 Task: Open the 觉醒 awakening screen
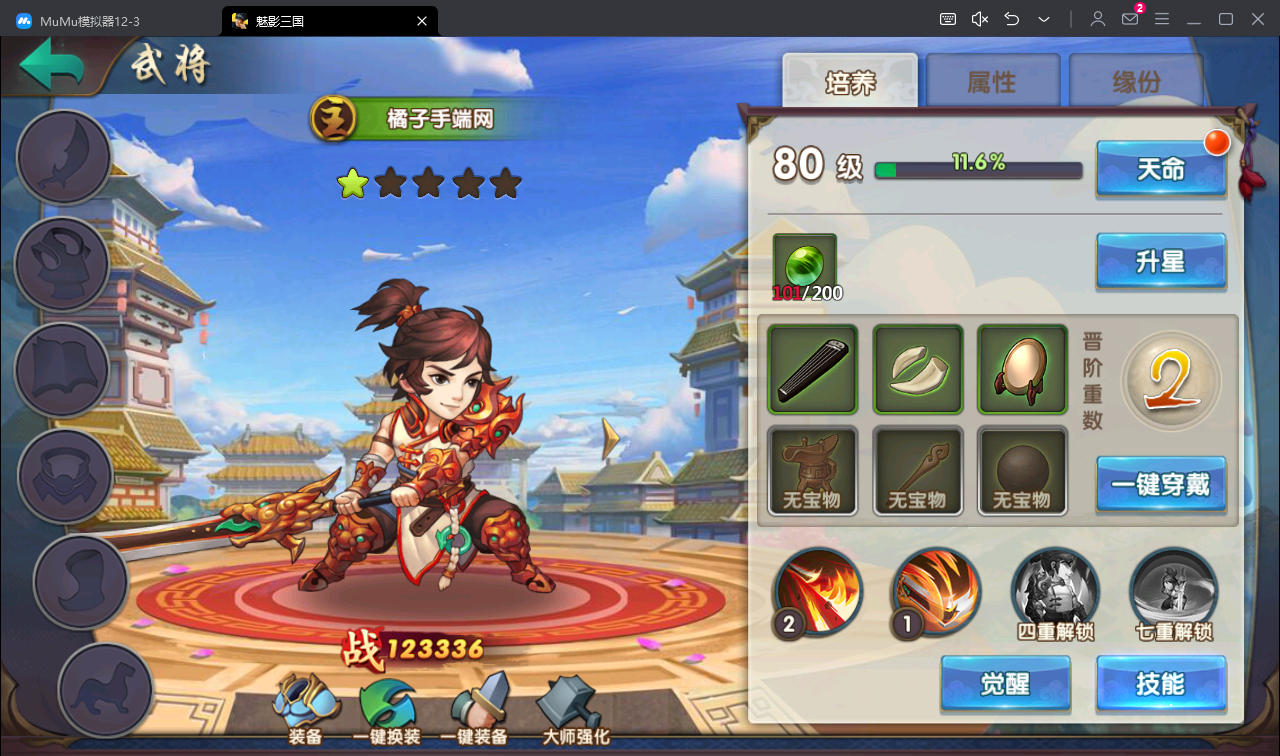click(x=1005, y=684)
